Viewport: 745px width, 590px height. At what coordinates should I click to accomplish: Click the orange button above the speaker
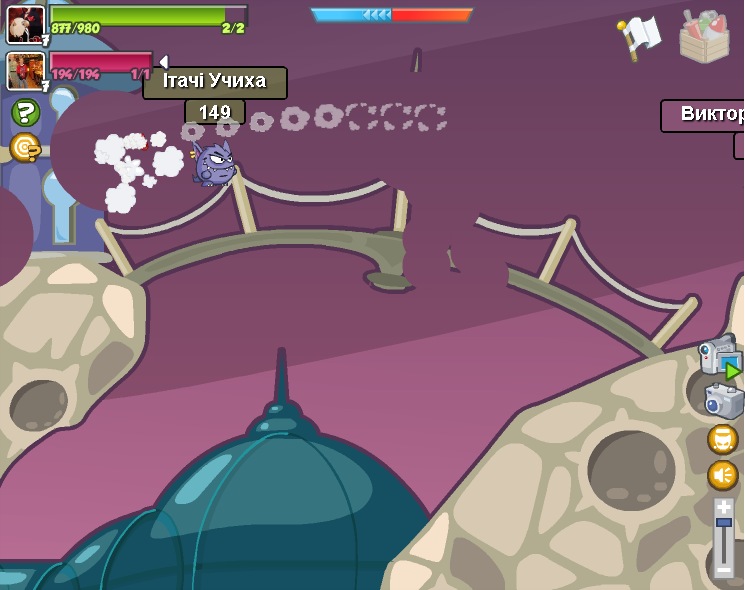(723, 439)
